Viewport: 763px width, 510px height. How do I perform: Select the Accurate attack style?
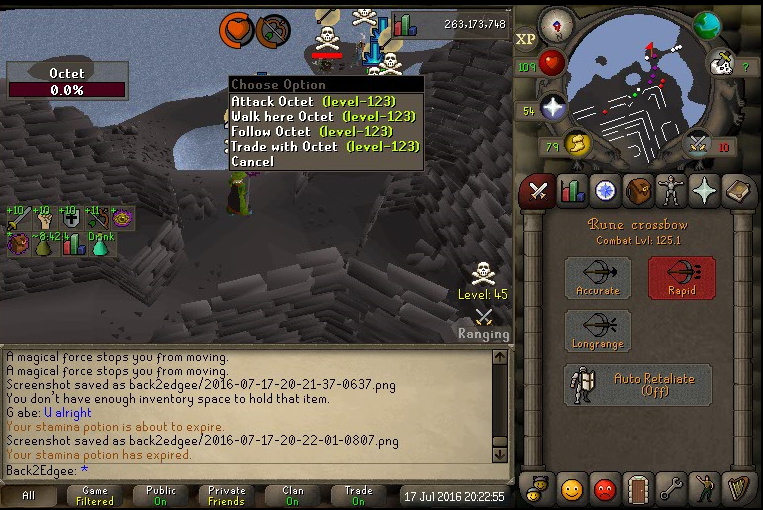point(597,278)
